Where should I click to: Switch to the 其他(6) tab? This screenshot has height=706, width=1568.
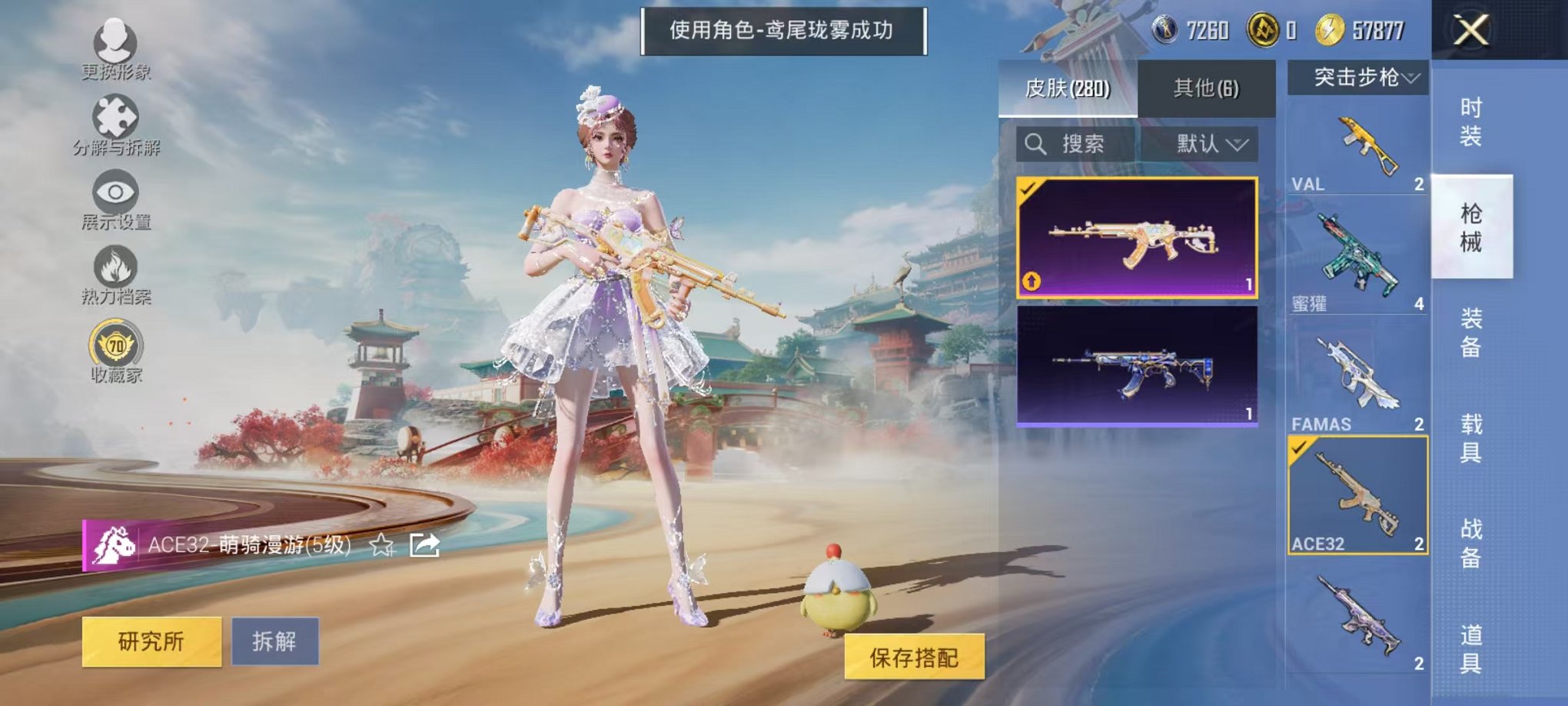(x=1207, y=88)
